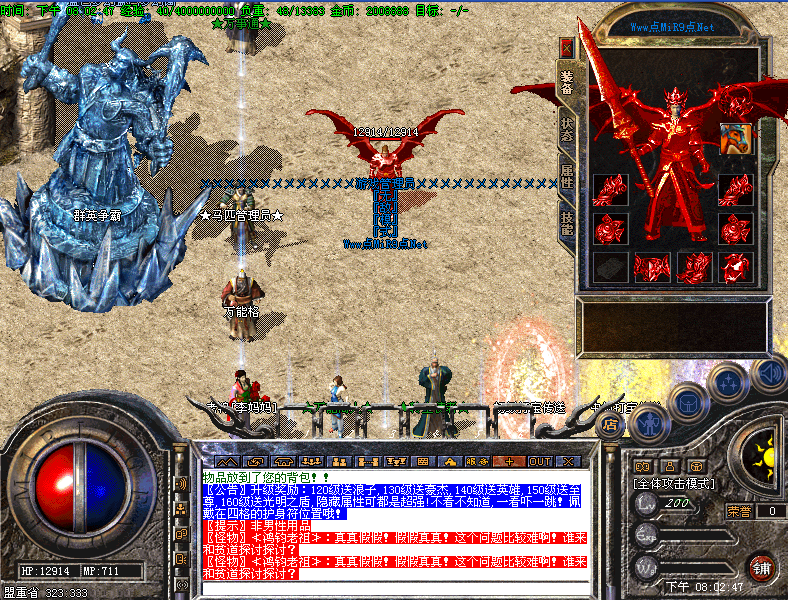Click the 荣誉 honor label
The image size is (788, 600).
[739, 511]
